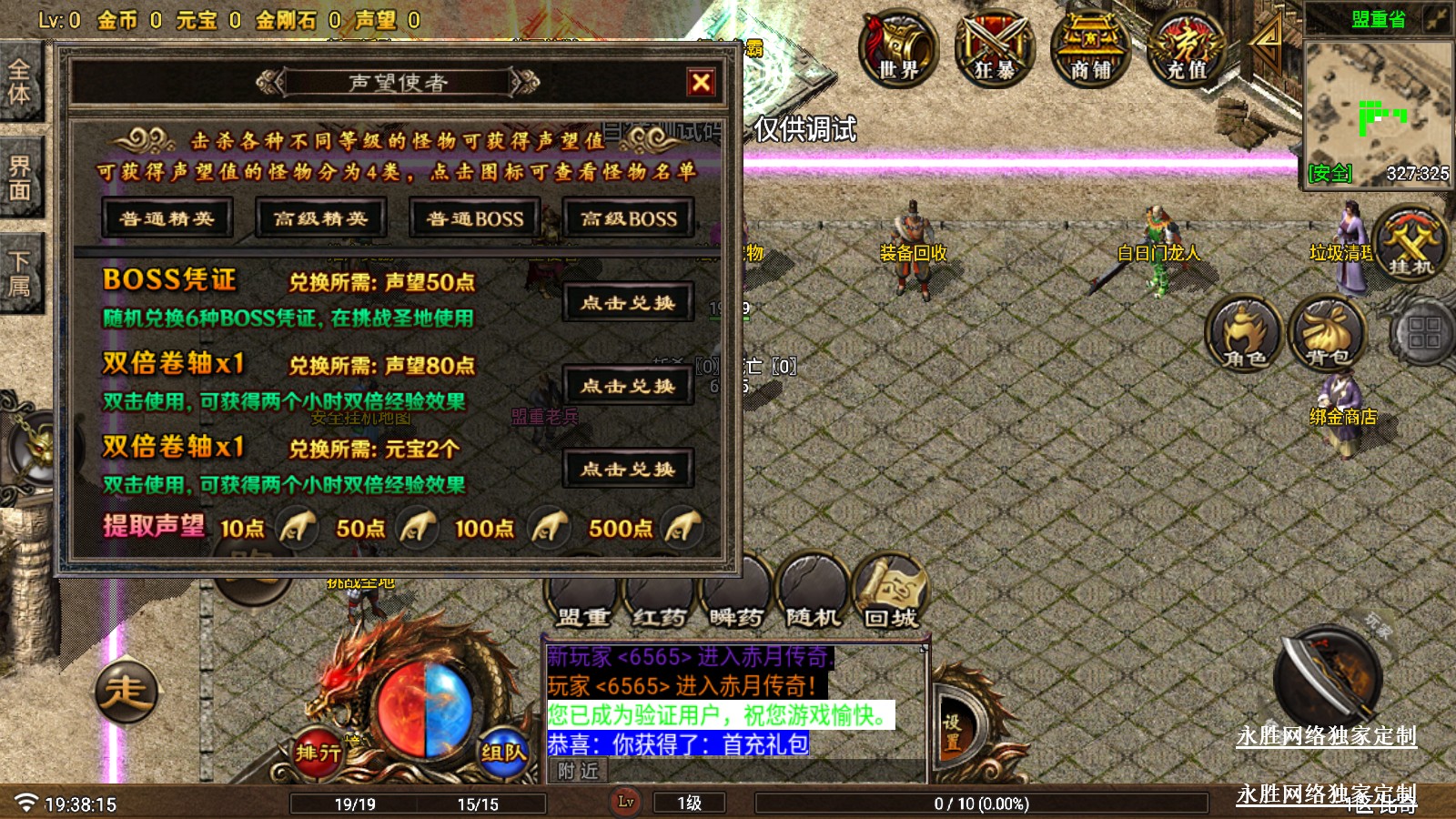This screenshot has width=1456, height=819.
Task: Activate the 狂暴 crossed swords icon
Action: coord(995,47)
